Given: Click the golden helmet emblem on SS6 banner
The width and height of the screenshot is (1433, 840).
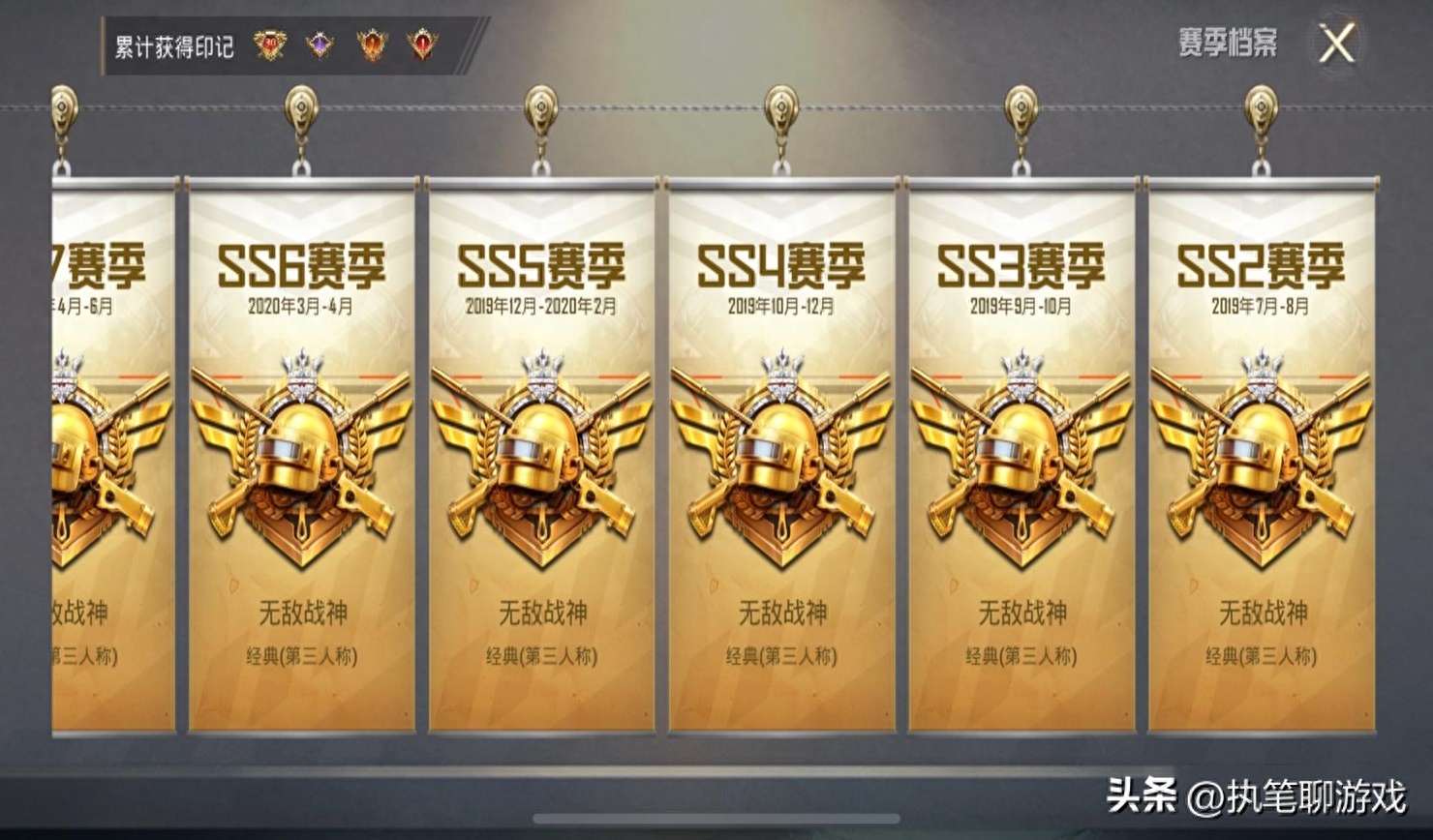Looking at the screenshot, I should [300, 455].
